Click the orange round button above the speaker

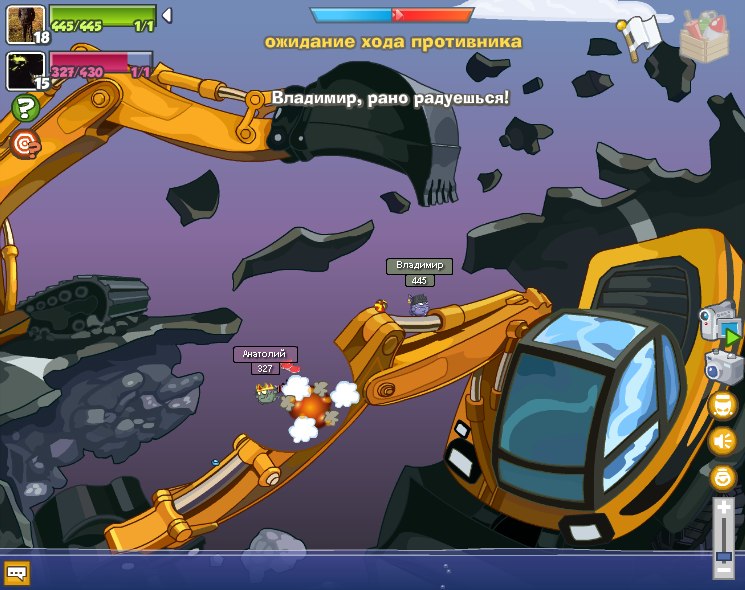coord(722,405)
